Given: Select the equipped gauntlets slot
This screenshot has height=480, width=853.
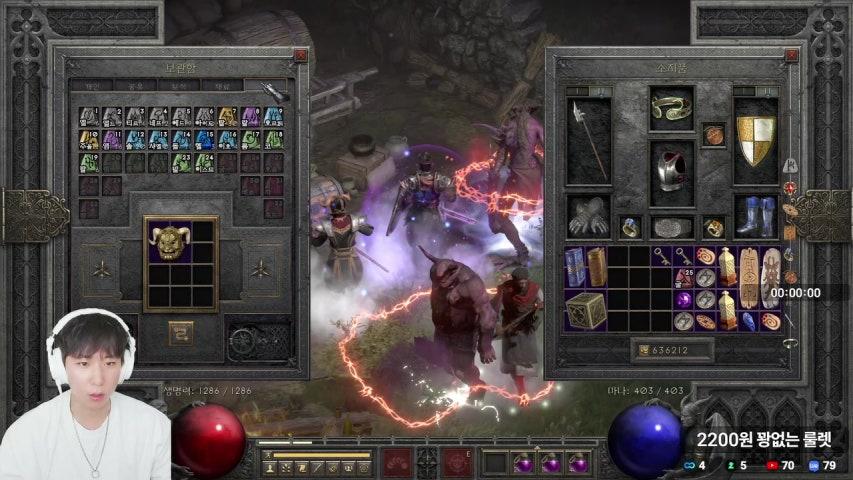Looking at the screenshot, I should [588, 215].
